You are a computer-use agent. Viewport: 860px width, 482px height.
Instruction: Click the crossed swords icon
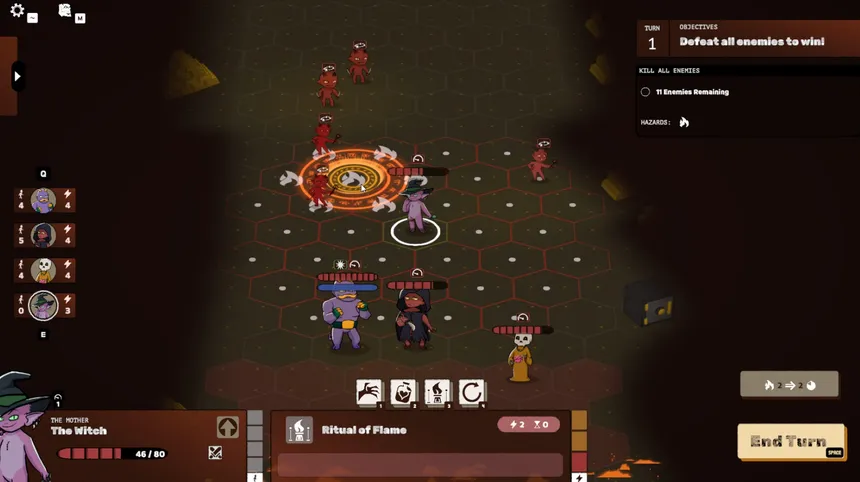tap(215, 453)
